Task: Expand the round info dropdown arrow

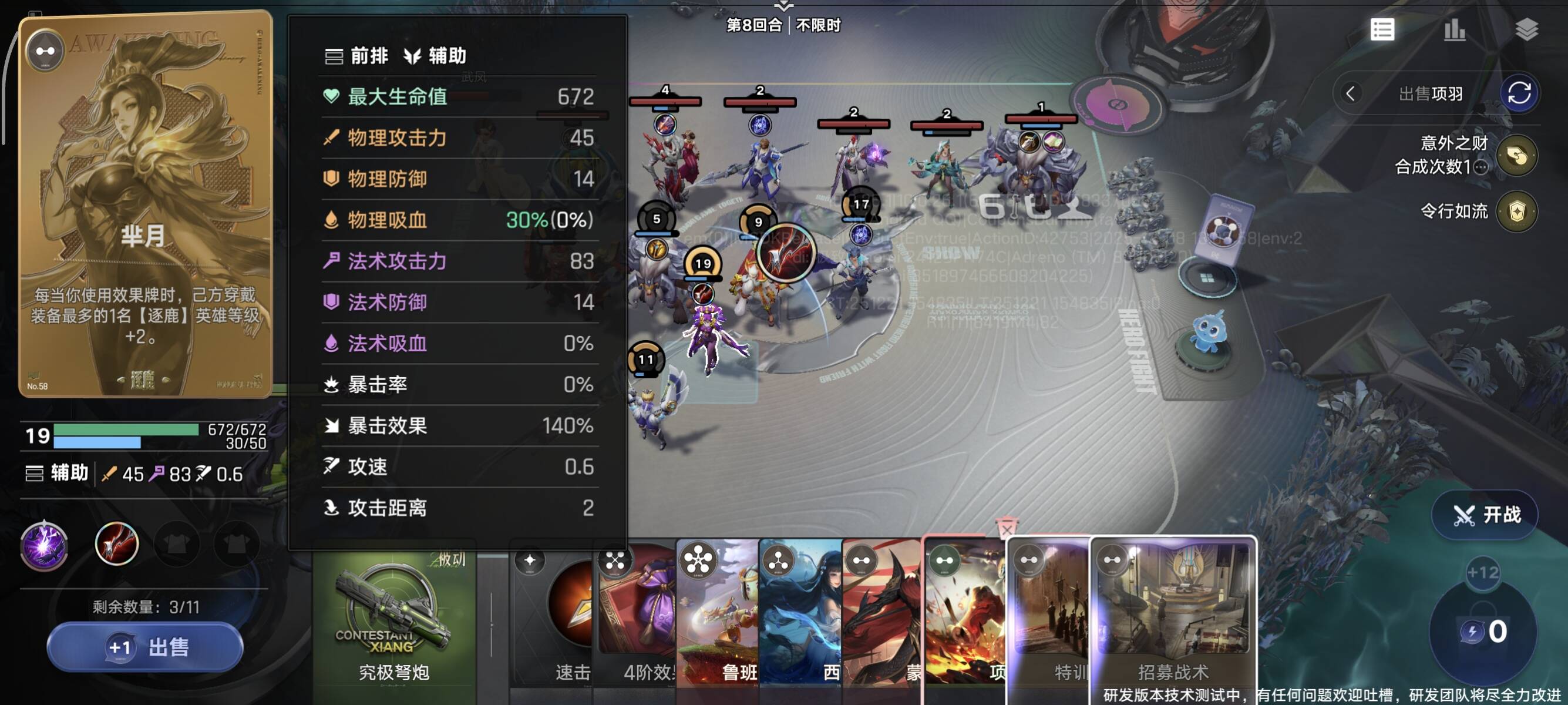Action: click(783, 6)
